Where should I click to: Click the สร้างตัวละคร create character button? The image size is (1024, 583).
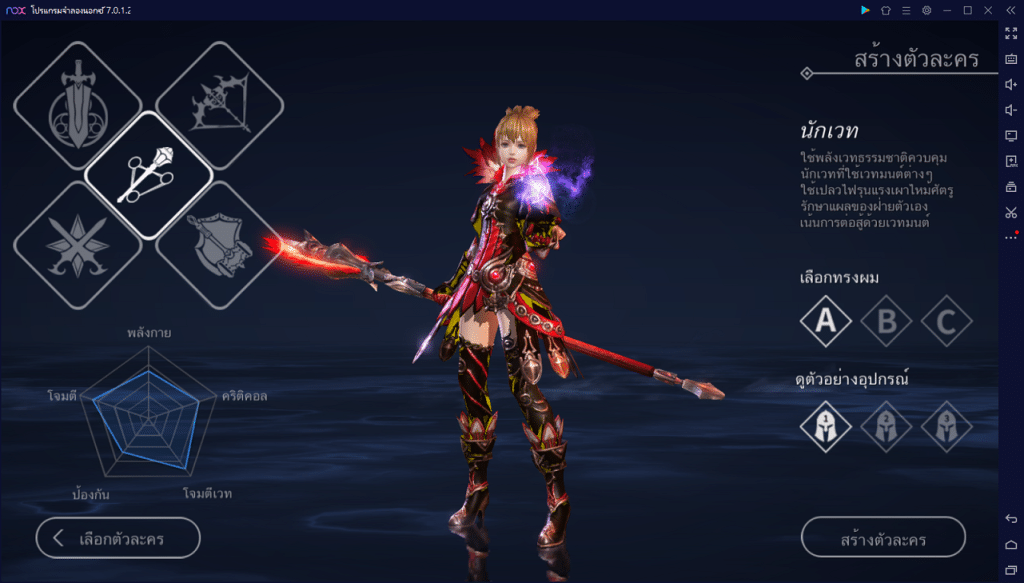point(883,538)
